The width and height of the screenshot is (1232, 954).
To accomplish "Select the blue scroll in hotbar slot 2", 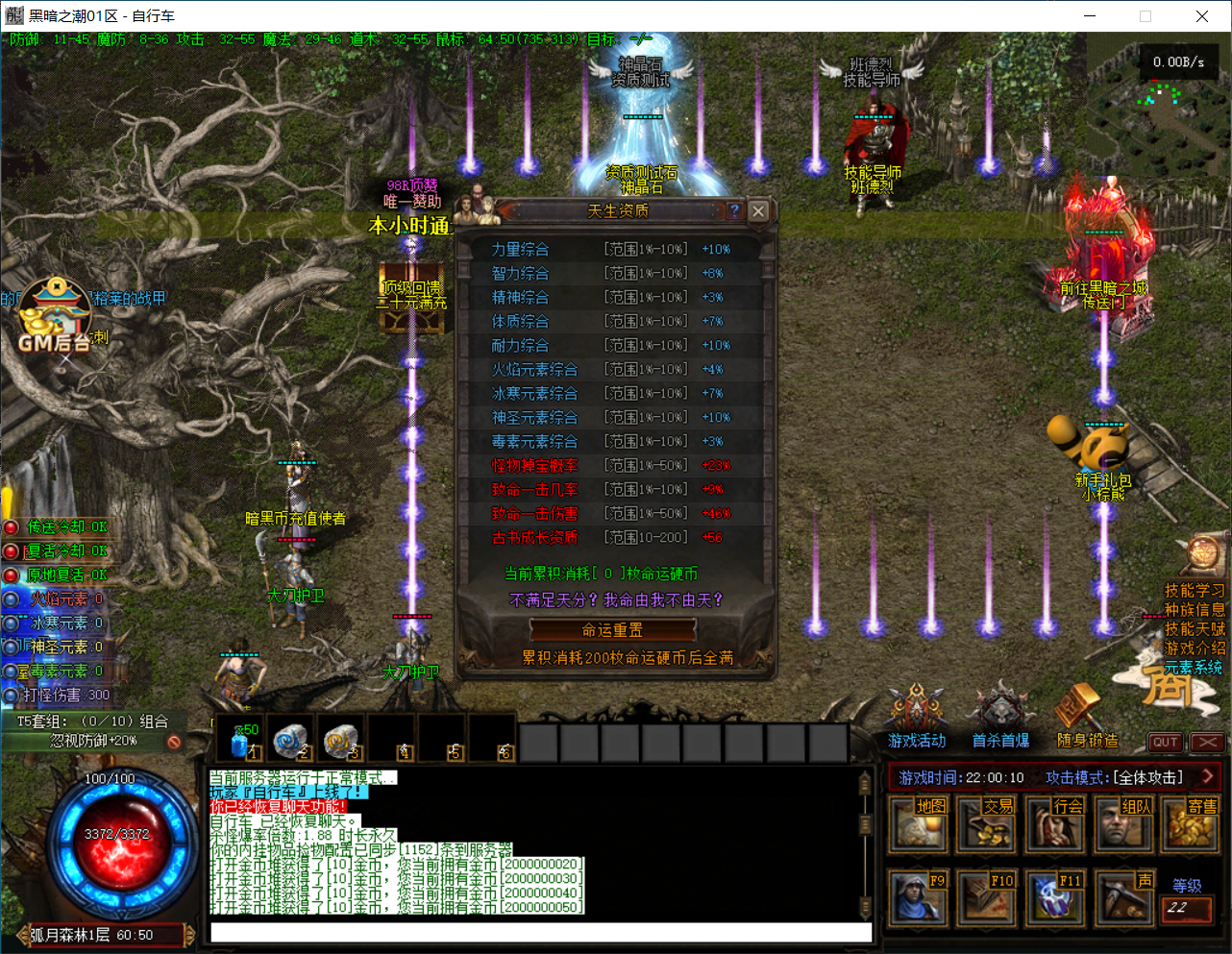I will point(289,740).
